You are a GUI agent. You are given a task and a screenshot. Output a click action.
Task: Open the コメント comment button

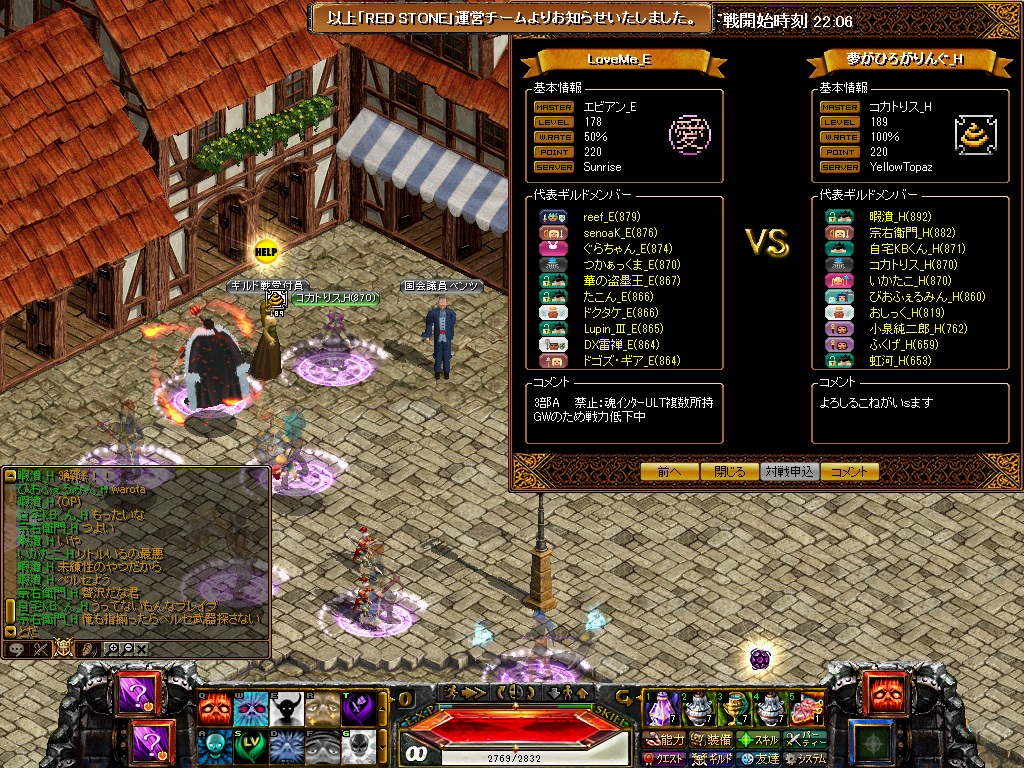tap(850, 472)
